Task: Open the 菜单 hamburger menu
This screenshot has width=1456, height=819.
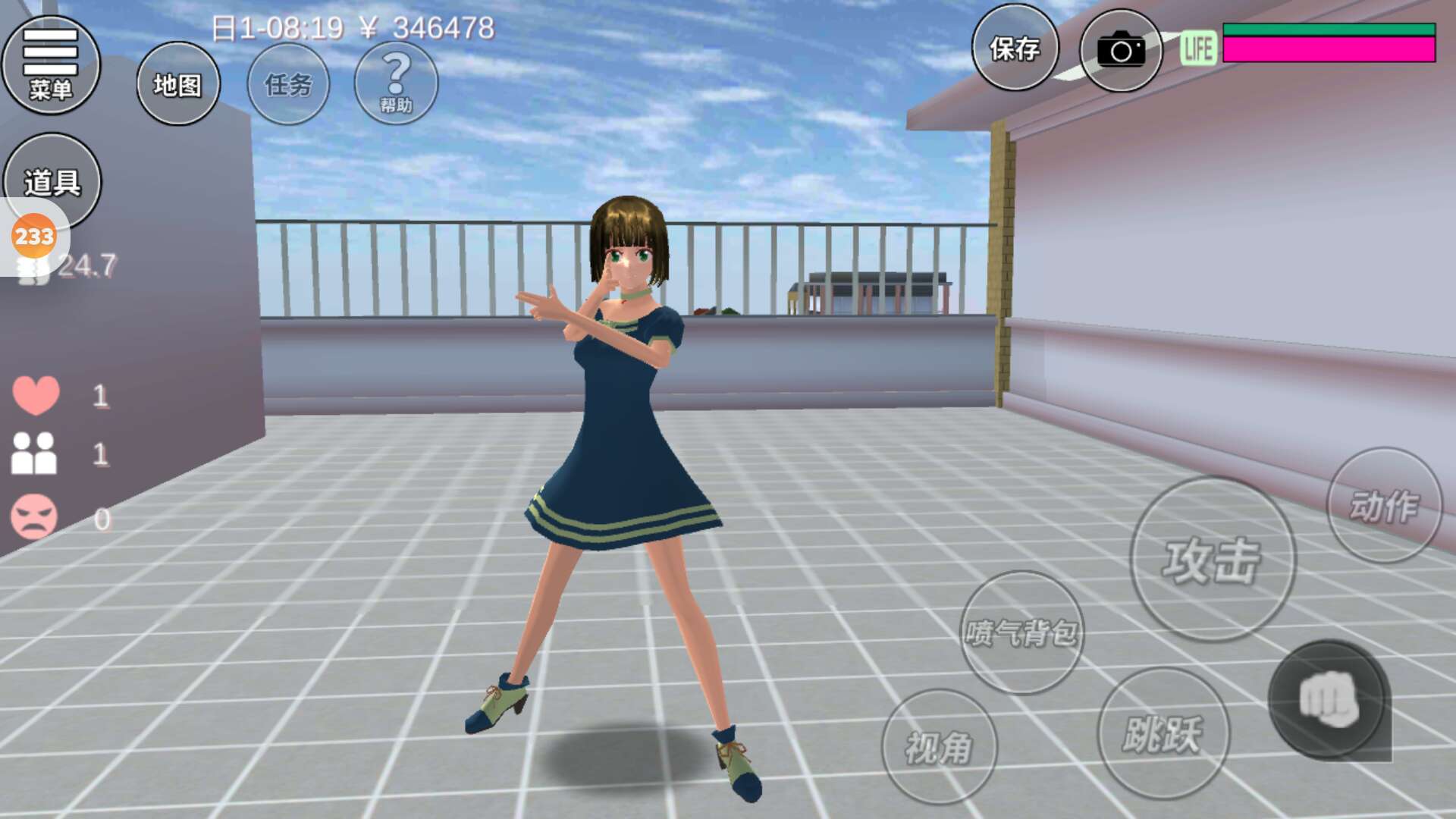Action: pos(51,64)
